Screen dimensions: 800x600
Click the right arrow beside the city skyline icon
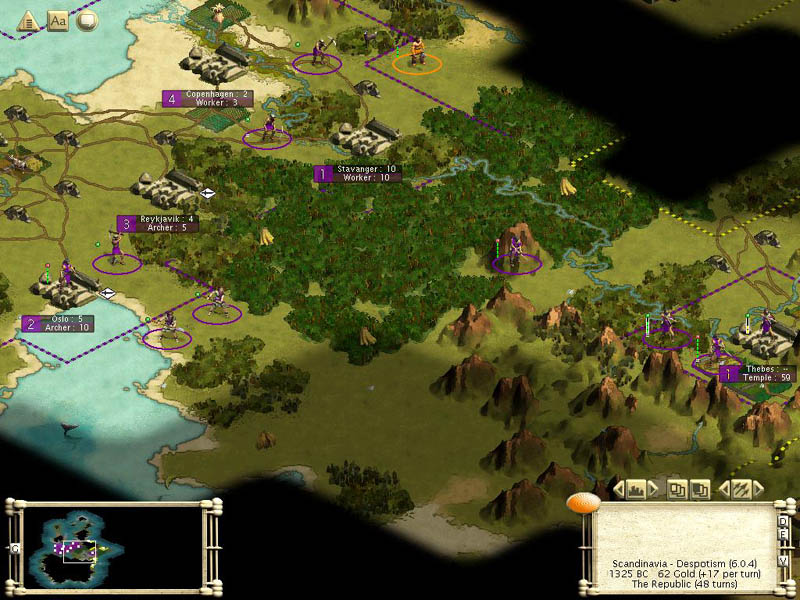(653, 489)
